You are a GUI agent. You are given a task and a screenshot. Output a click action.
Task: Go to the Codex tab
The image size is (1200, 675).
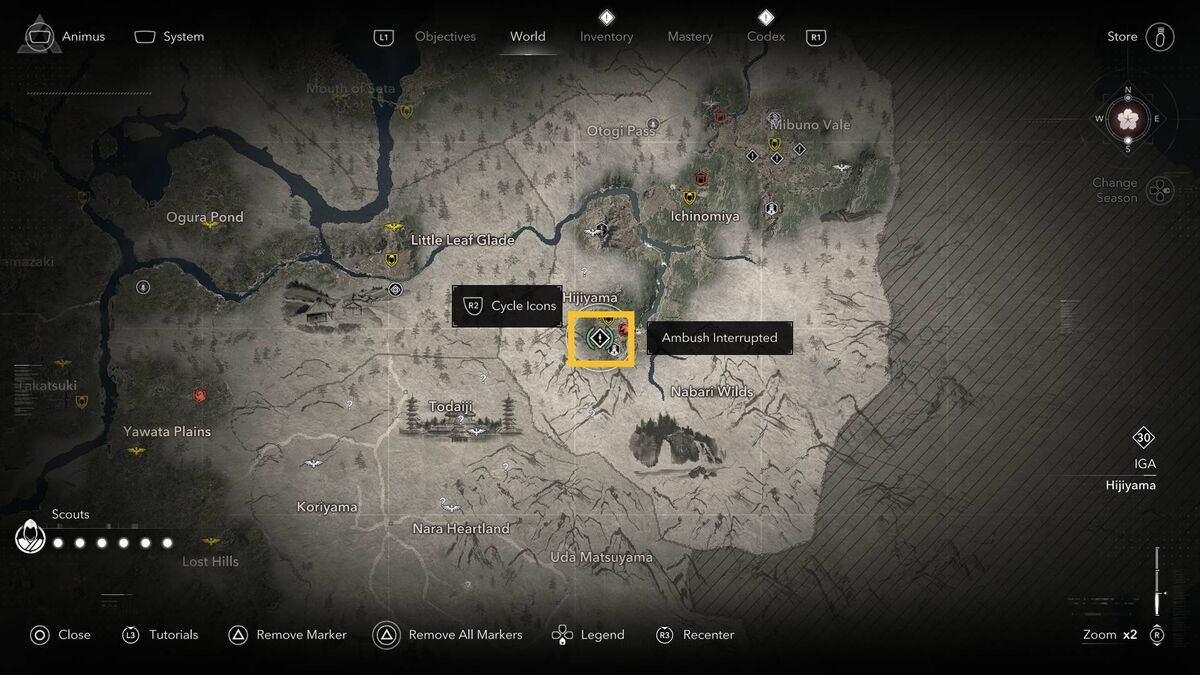[765, 37]
